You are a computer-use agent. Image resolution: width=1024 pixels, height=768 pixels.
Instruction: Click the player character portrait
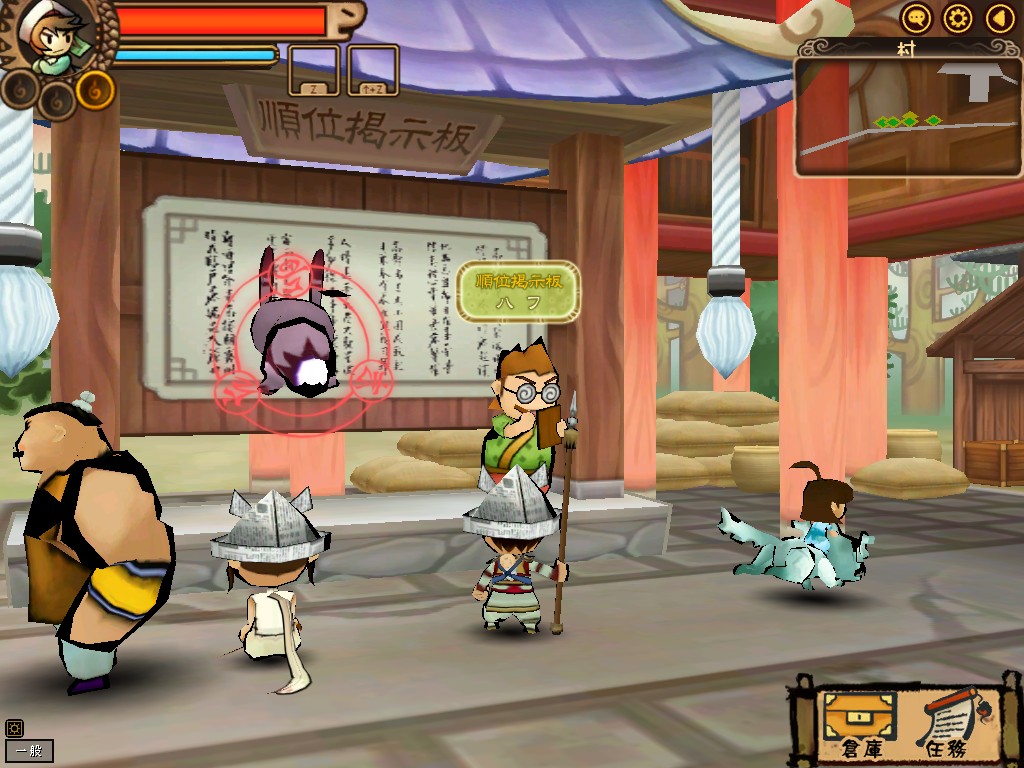[52, 38]
